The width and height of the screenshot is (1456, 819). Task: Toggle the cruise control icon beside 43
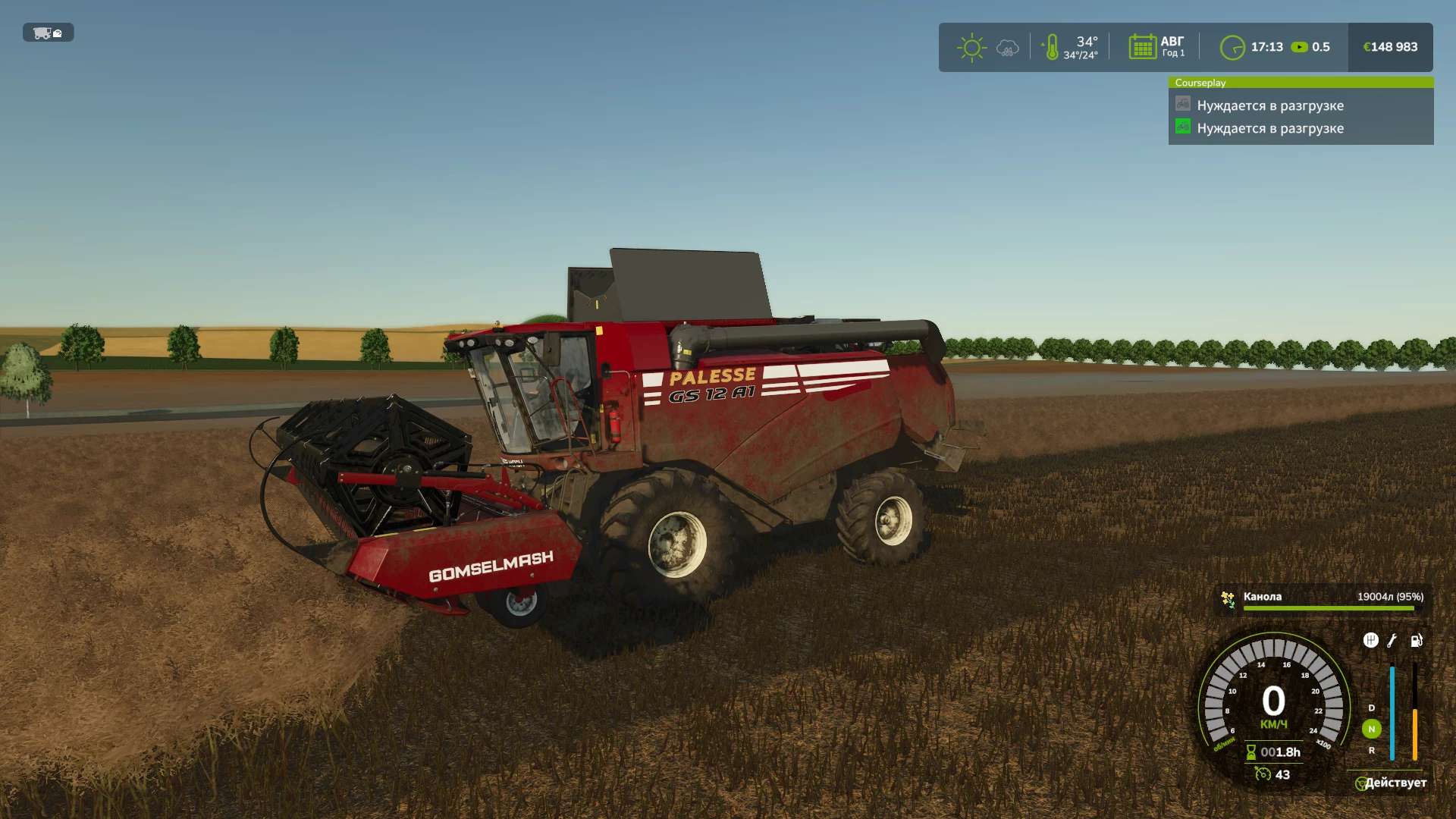1263,773
